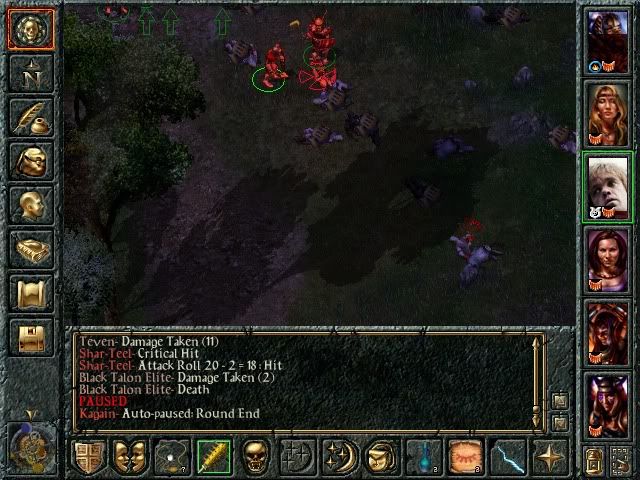Viewport: 640px width, 480px height.
Task: Cast the crescent moon quick spell
Action: click(339, 456)
